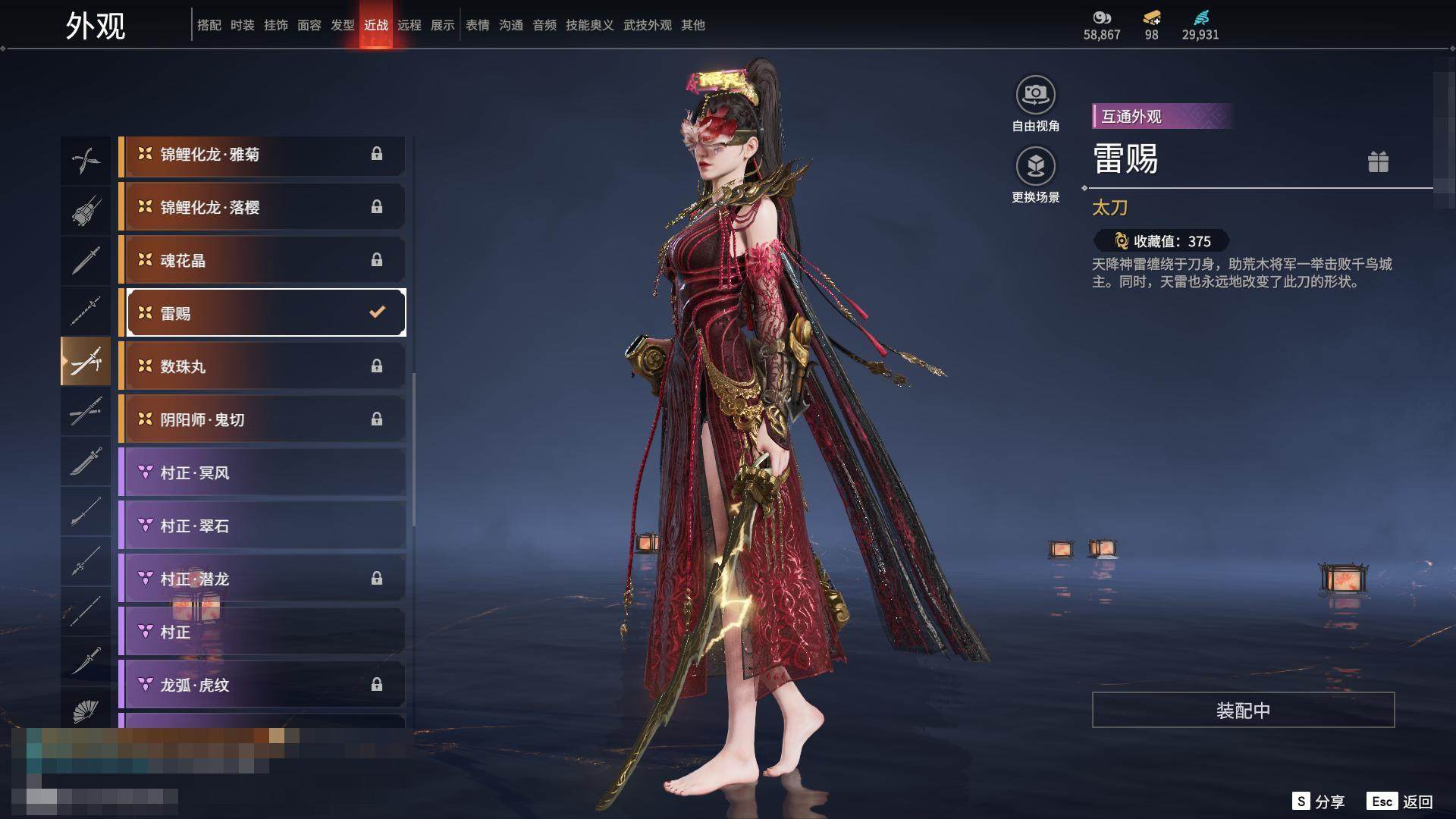Select the folding fan weapon category
The height and width of the screenshot is (819, 1456).
tap(86, 711)
